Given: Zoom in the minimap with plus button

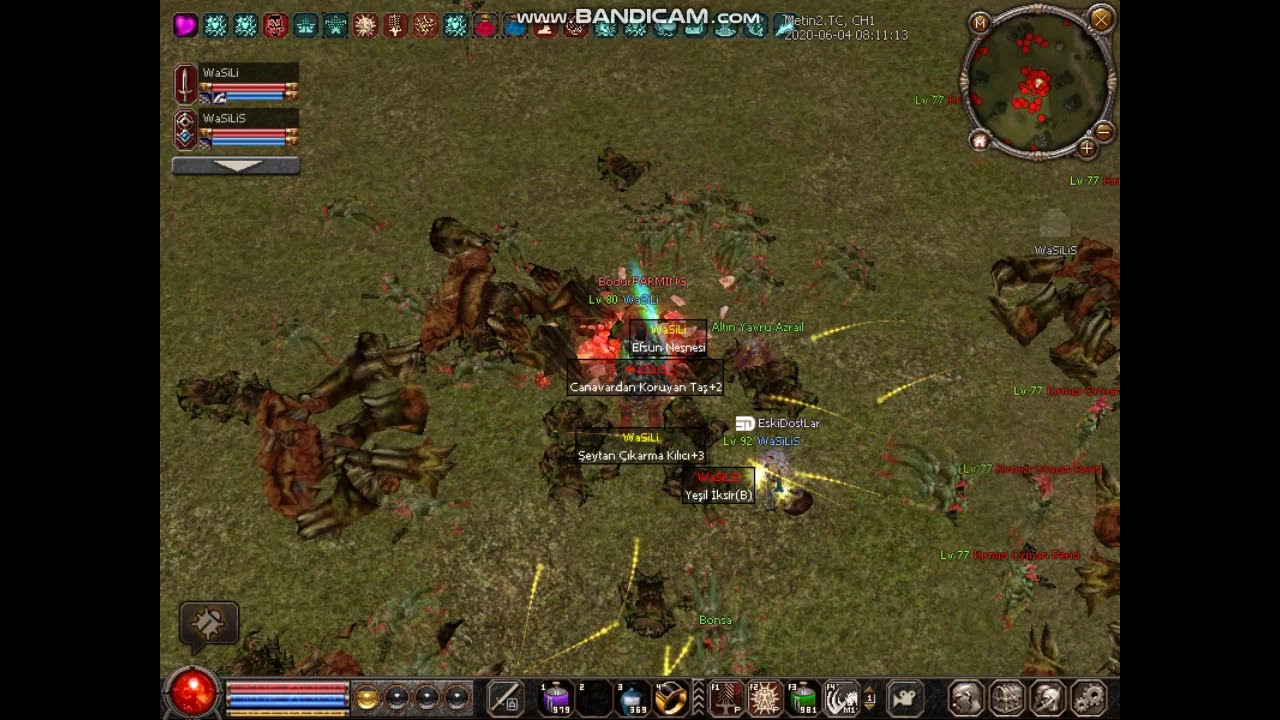Looking at the screenshot, I should 1087,149.
